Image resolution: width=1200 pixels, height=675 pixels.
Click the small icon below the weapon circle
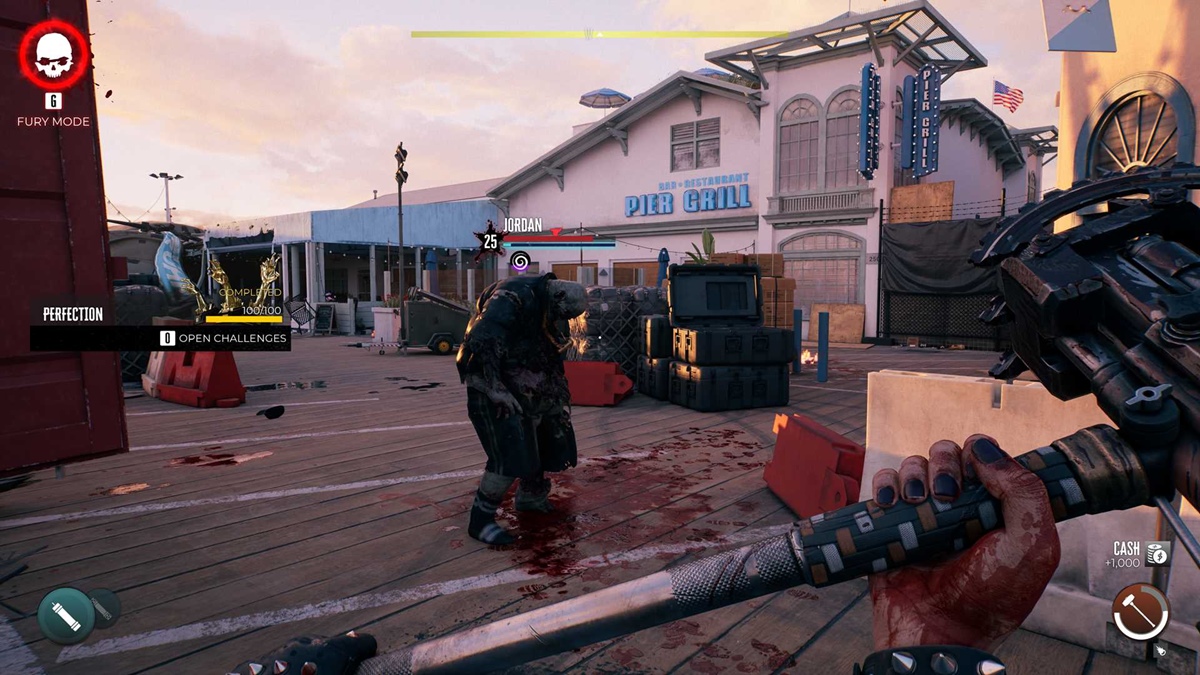coord(1160,650)
